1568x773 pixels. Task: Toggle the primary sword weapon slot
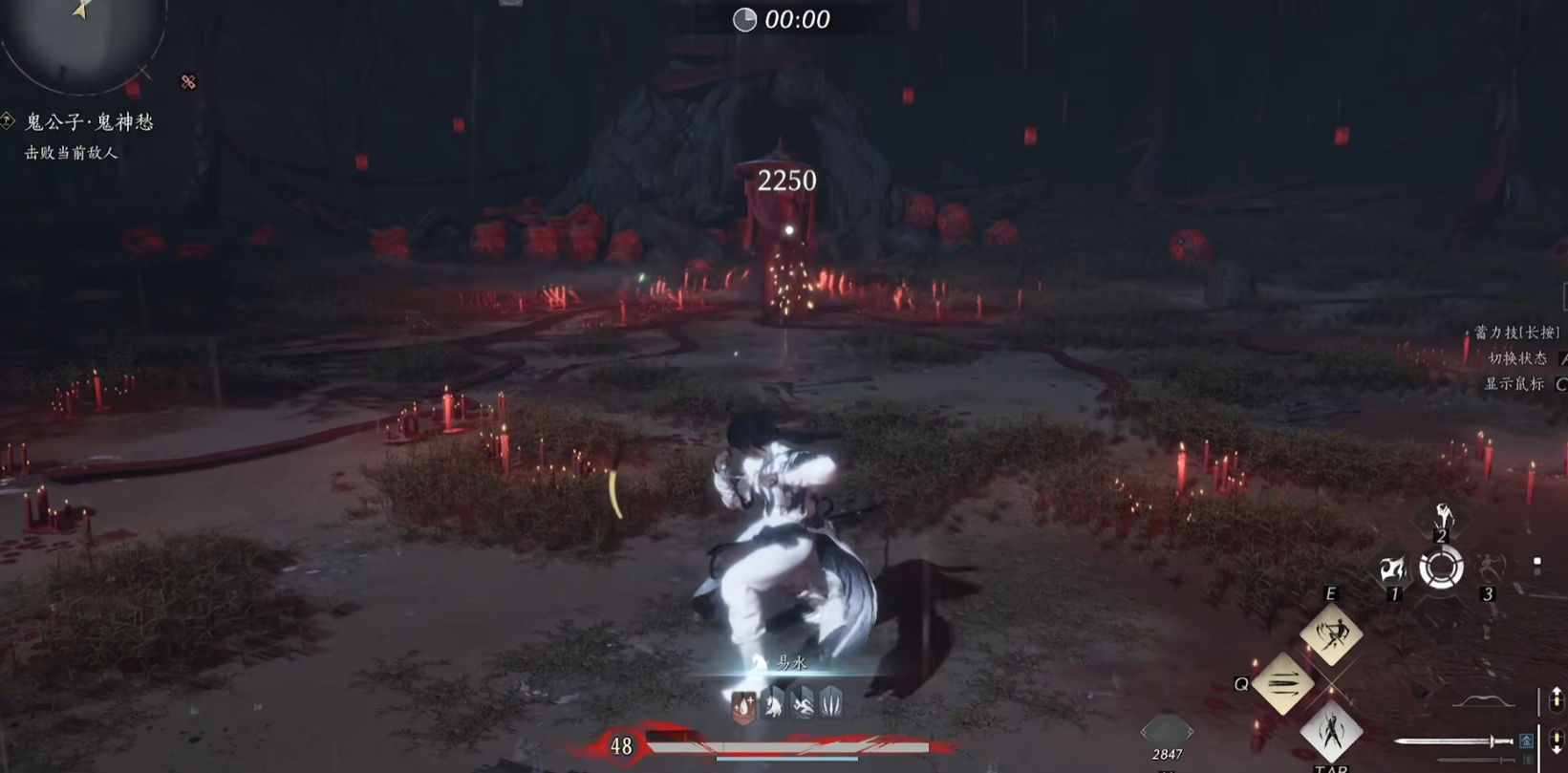click(1451, 741)
